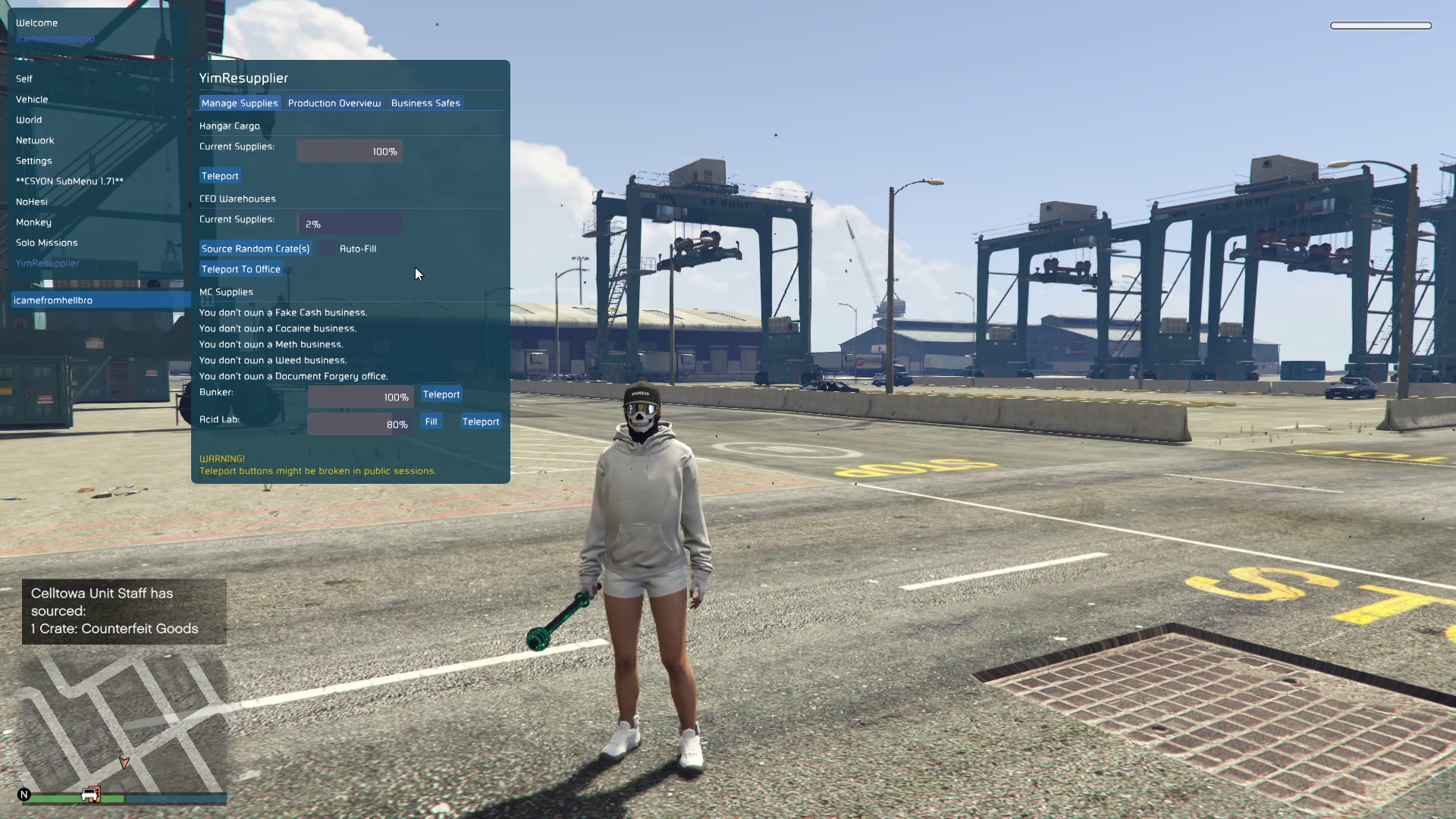This screenshot has width=1456, height=819.
Task: Switch to the Manage Supplies tab
Action: [240, 103]
